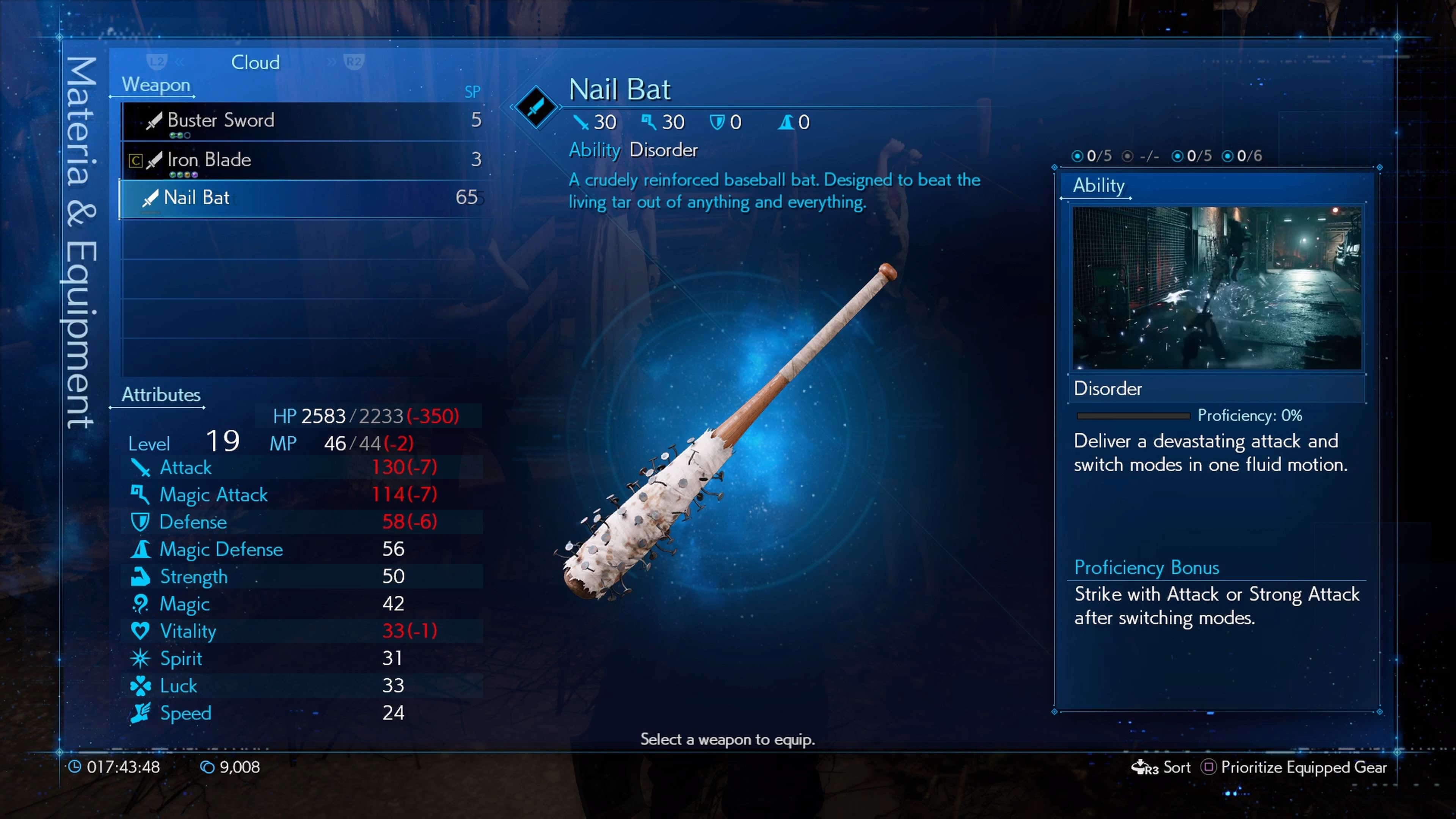Image resolution: width=1456 pixels, height=819 pixels.
Task: Select the Cloud character header
Action: [x=256, y=62]
